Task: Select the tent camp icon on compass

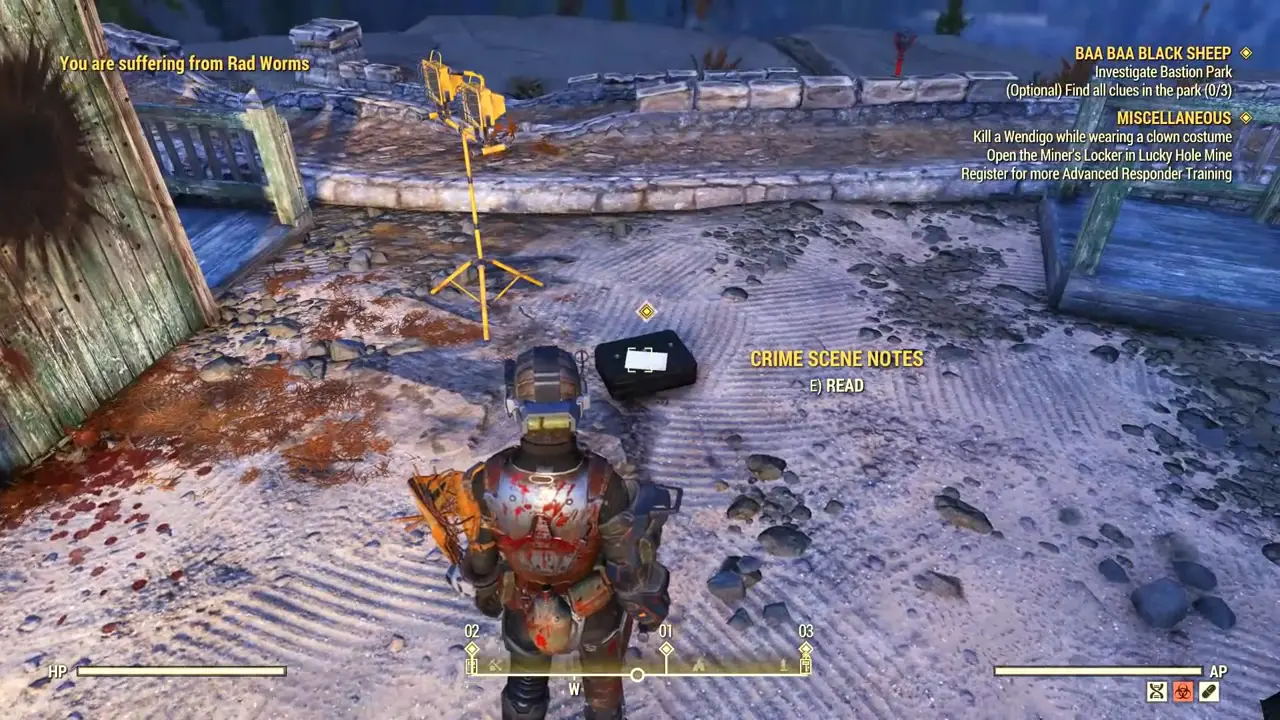Action: coord(698,667)
